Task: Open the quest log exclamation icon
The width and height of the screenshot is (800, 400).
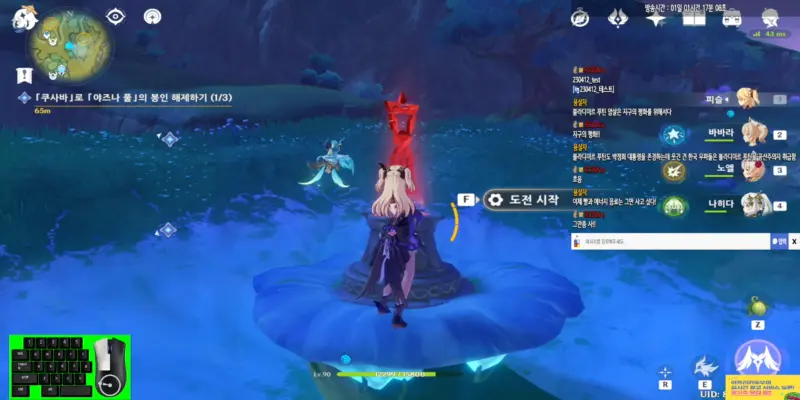Action: 26,74
